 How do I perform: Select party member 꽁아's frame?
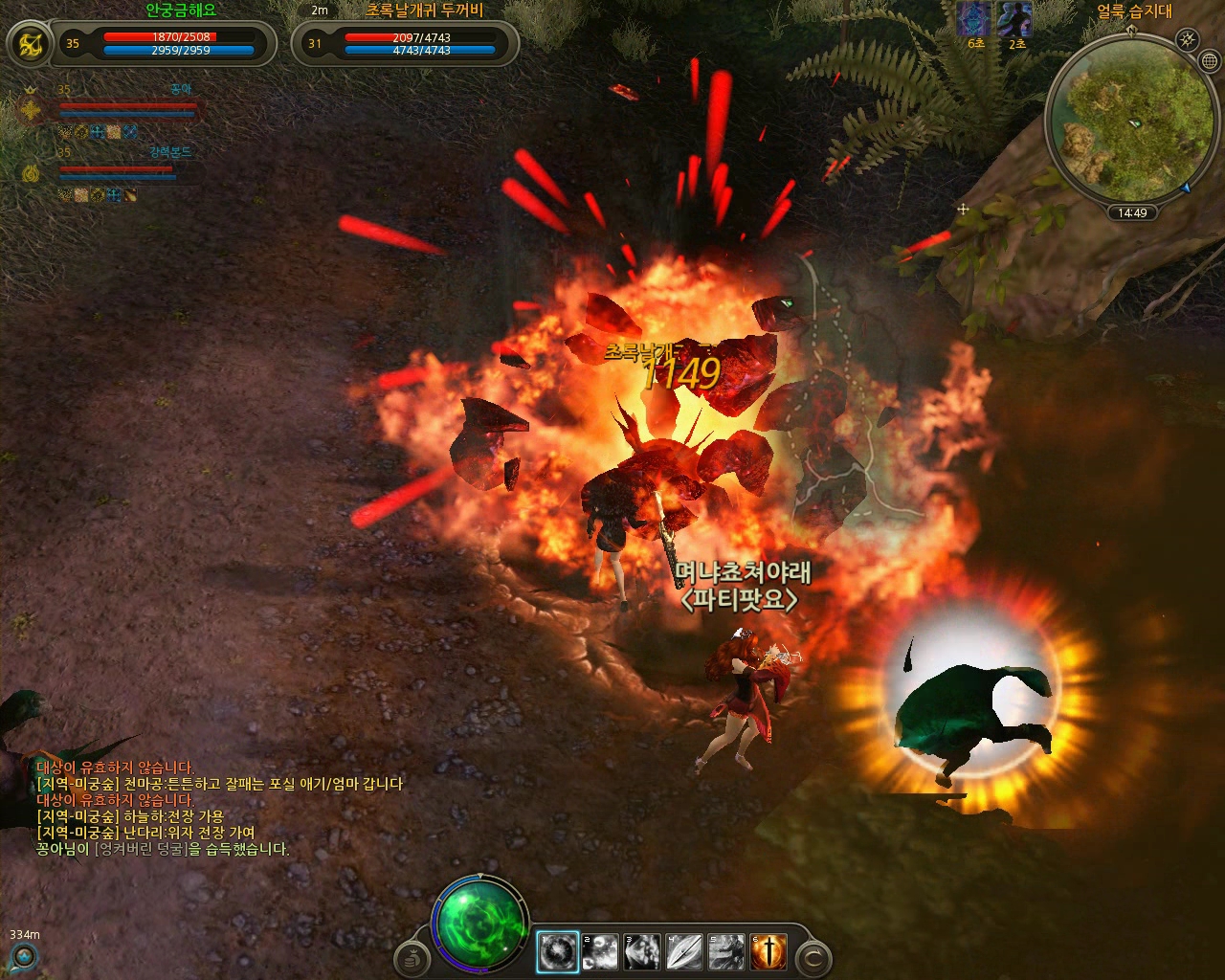(126, 107)
